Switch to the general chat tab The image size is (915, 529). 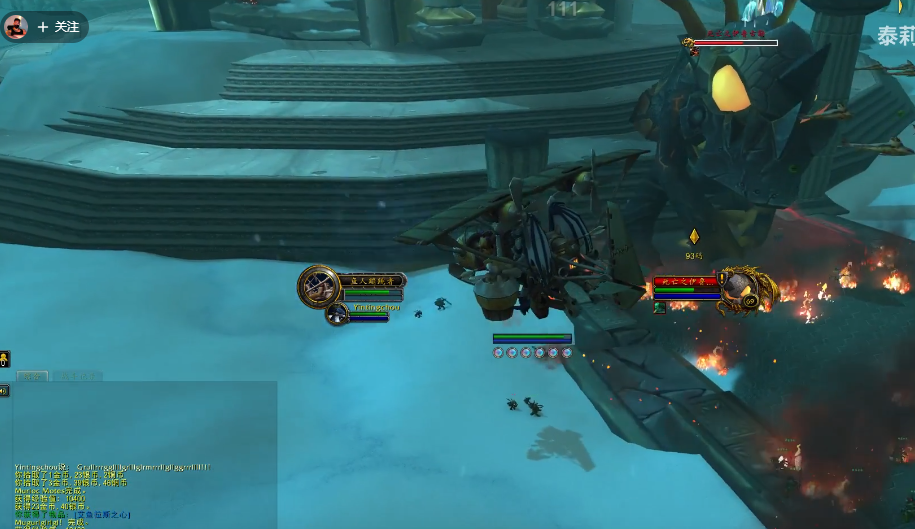[32, 376]
